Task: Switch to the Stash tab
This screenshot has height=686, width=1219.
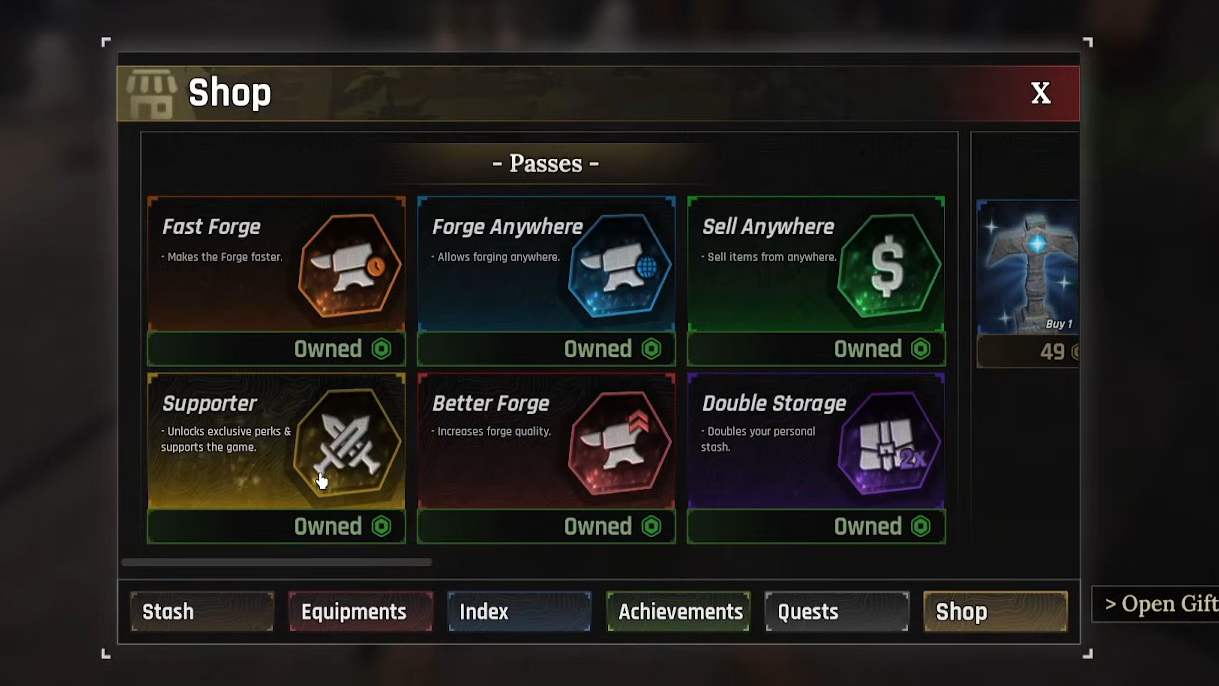Action: click(202, 611)
